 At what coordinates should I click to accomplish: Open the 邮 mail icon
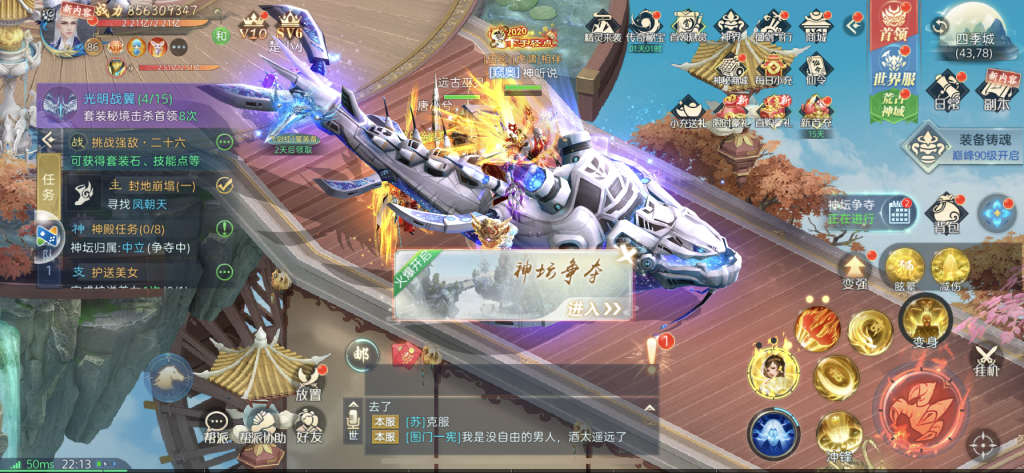(360, 352)
